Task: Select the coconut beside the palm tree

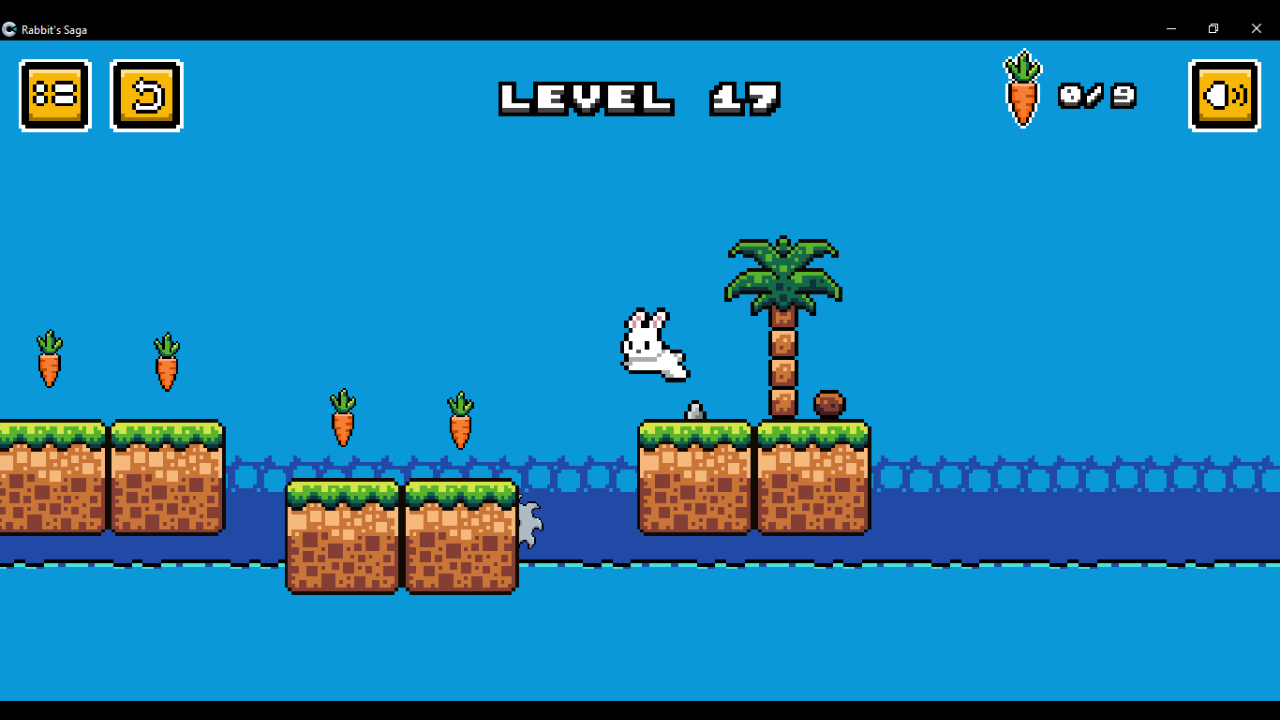Action: pyautogui.click(x=827, y=404)
